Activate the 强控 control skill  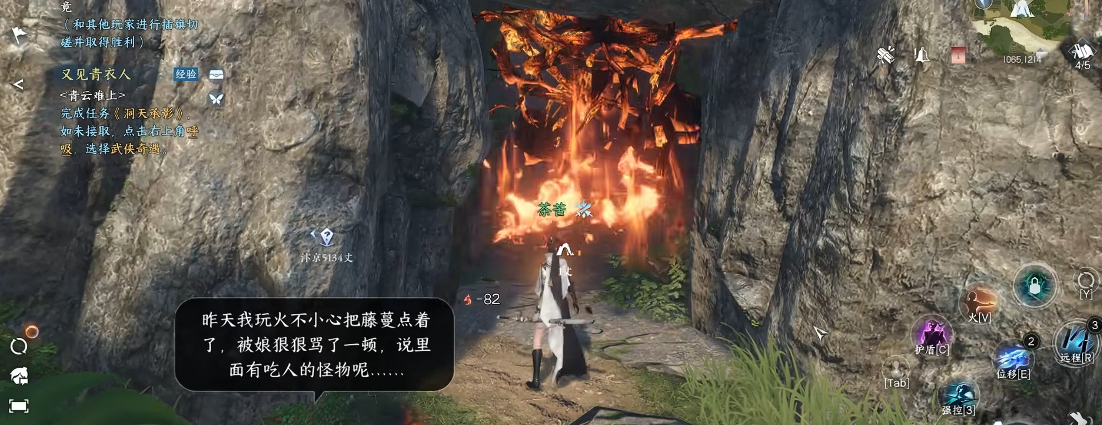tap(958, 393)
